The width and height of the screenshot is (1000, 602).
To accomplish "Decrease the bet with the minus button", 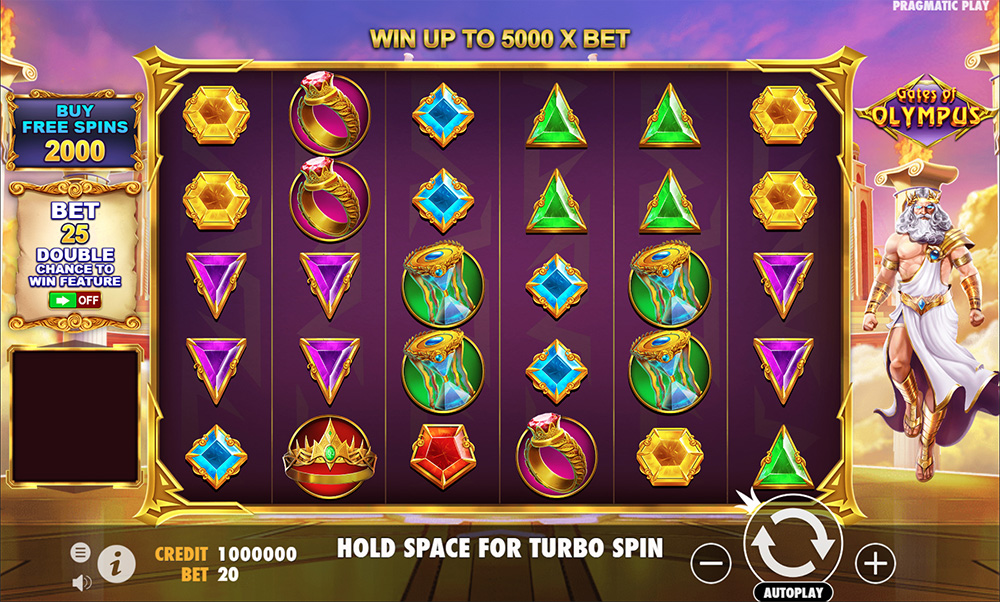I will (x=711, y=564).
